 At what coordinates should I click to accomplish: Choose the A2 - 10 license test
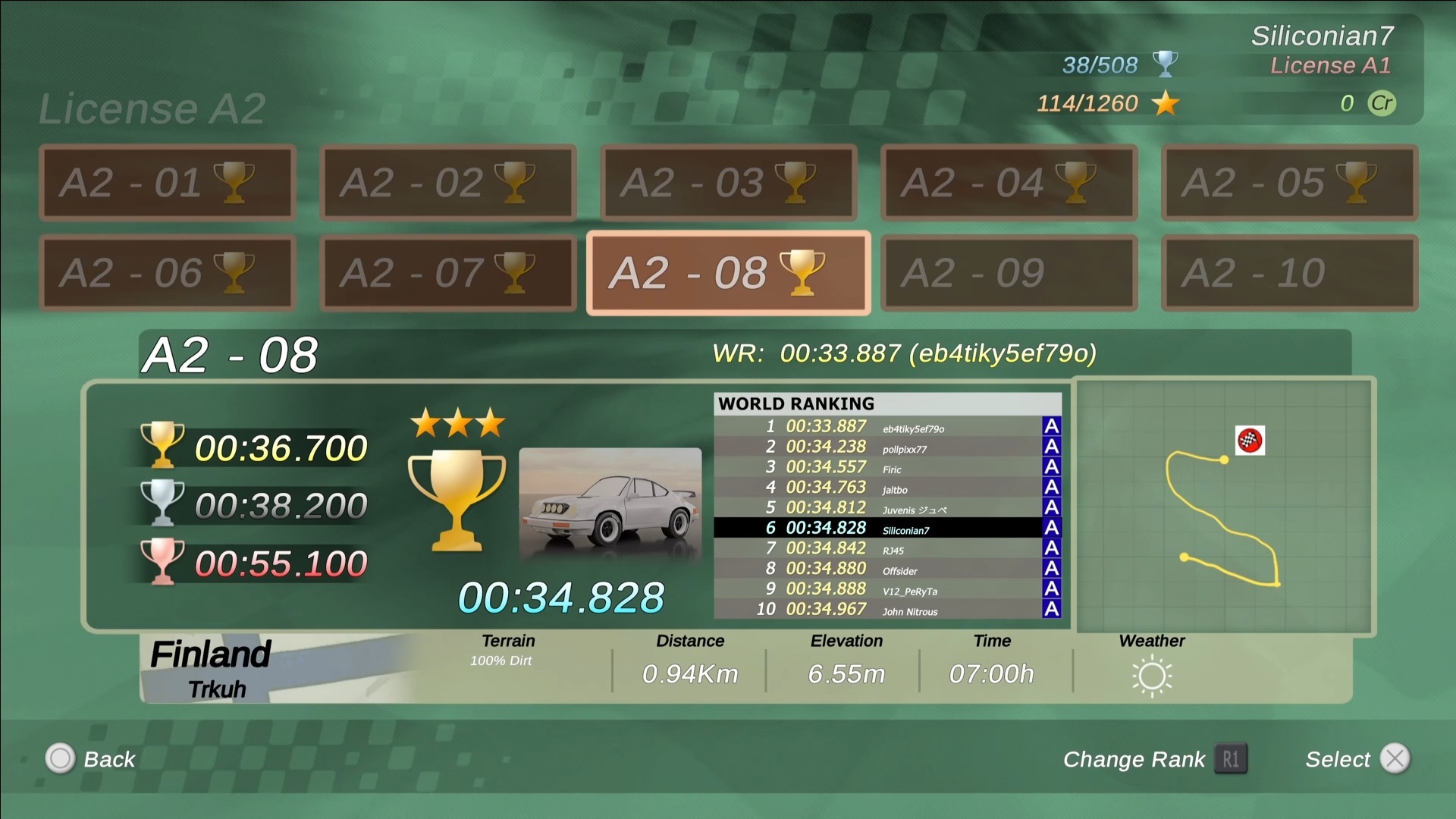1289,273
